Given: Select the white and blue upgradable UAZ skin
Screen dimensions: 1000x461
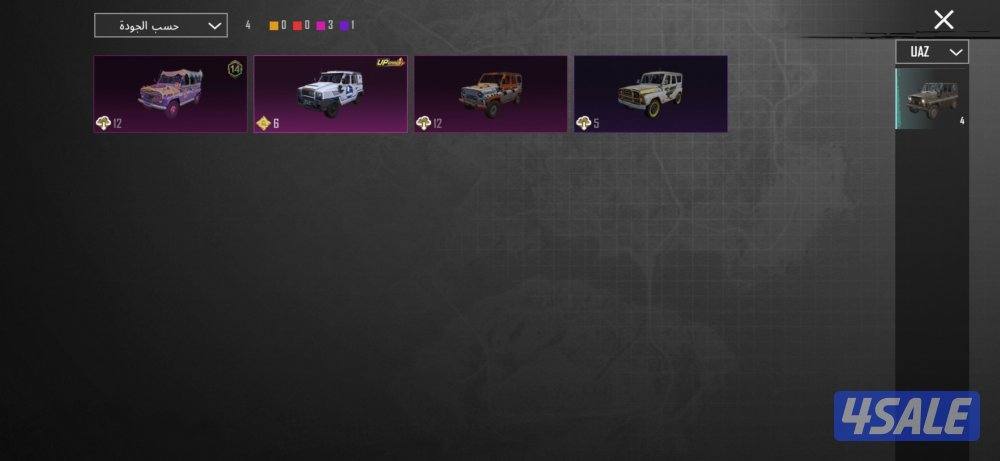Looking at the screenshot, I should click(x=330, y=94).
